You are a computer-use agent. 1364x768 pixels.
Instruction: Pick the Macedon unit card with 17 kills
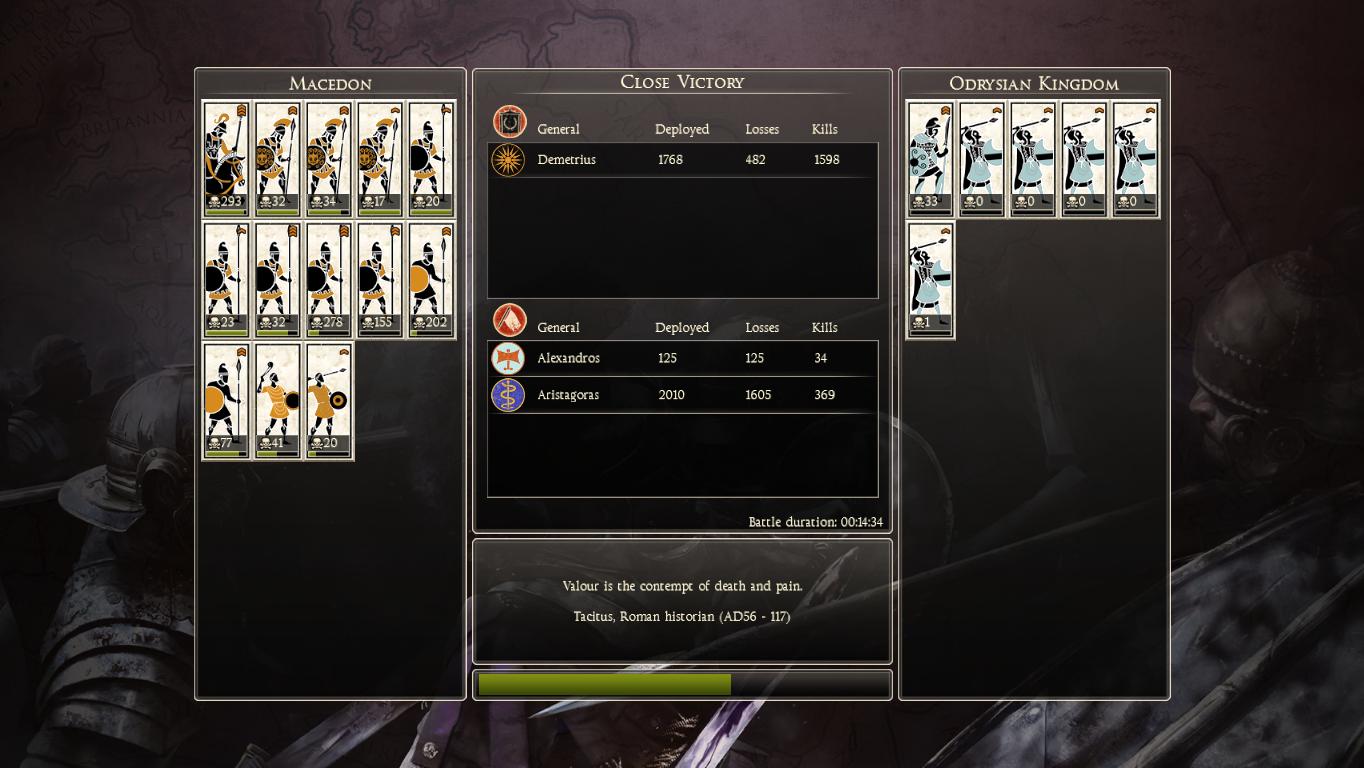pyautogui.click(x=380, y=158)
